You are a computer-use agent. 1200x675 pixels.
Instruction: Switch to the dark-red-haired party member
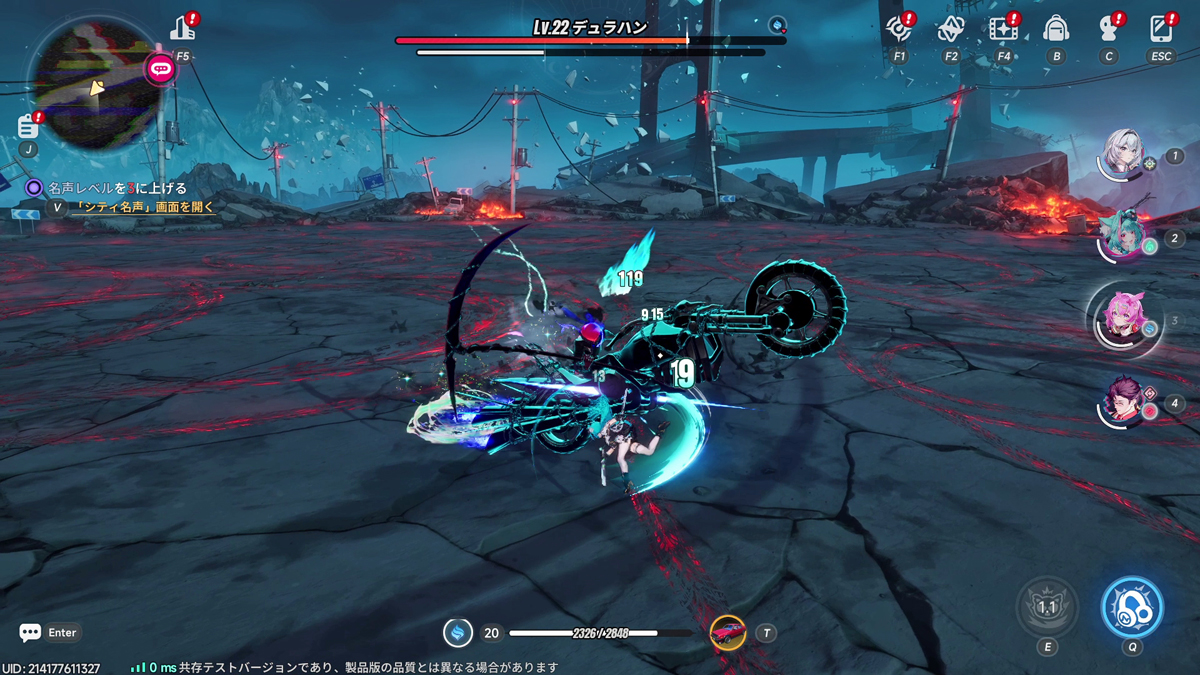(1123, 402)
